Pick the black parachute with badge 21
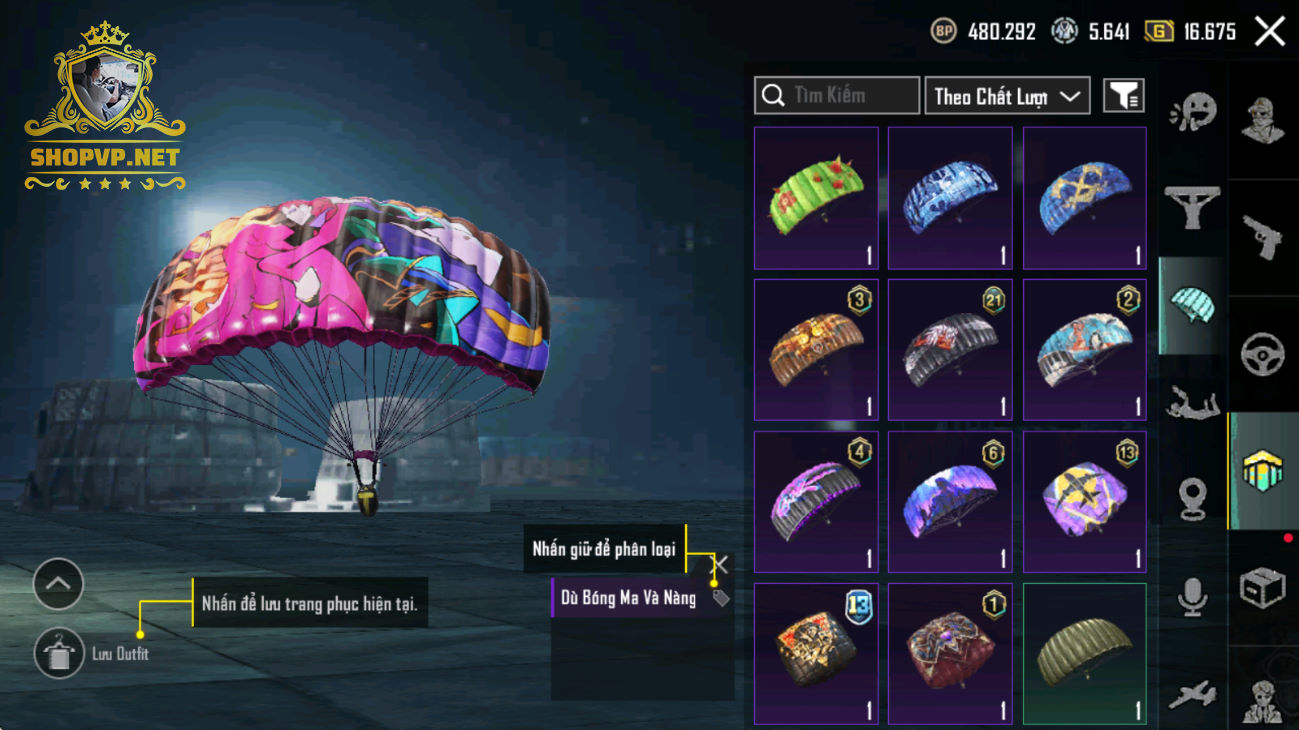This screenshot has height=730, width=1299. click(x=950, y=350)
